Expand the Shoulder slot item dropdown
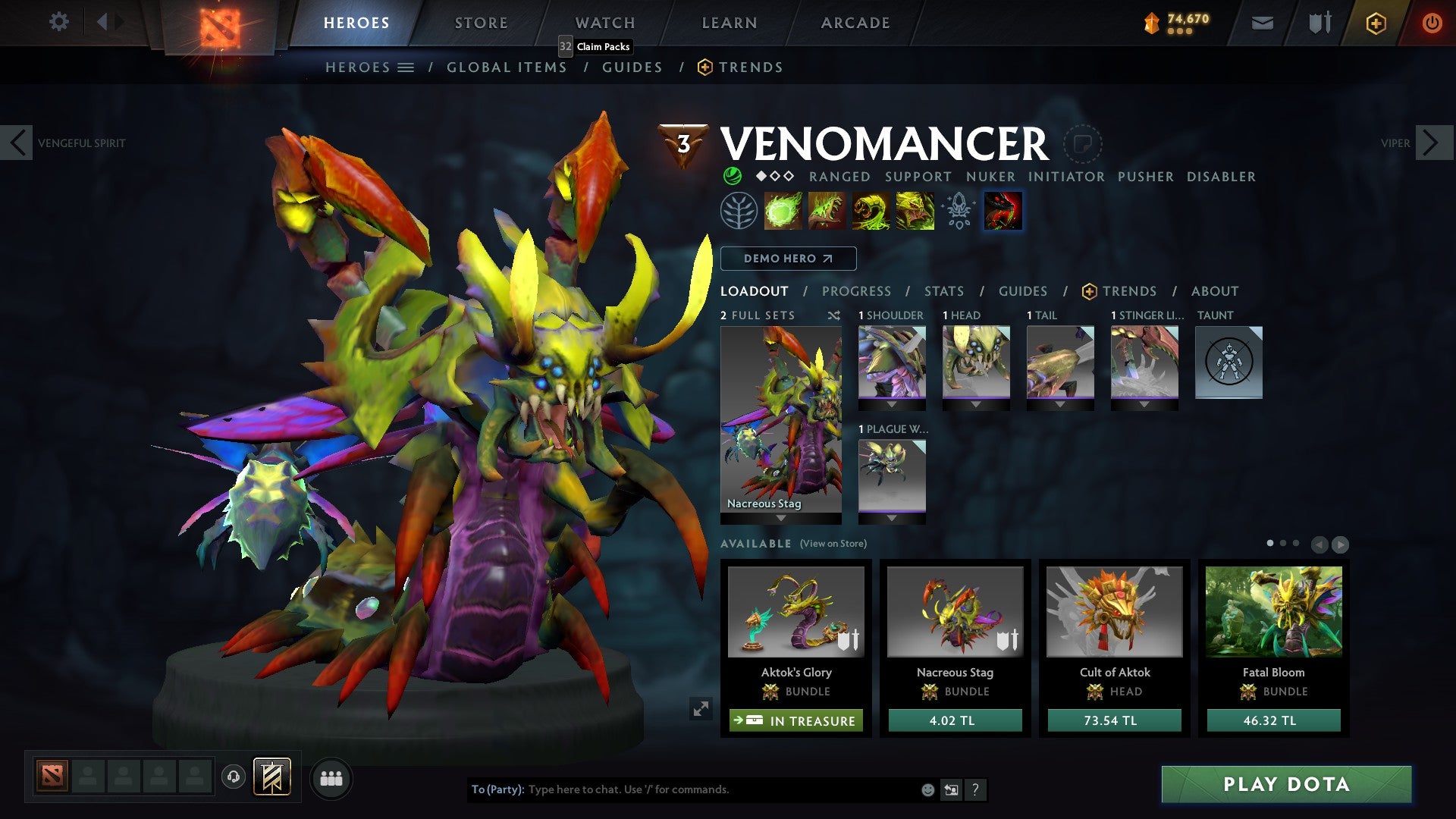Screen dimensions: 1456x819 click(x=891, y=403)
